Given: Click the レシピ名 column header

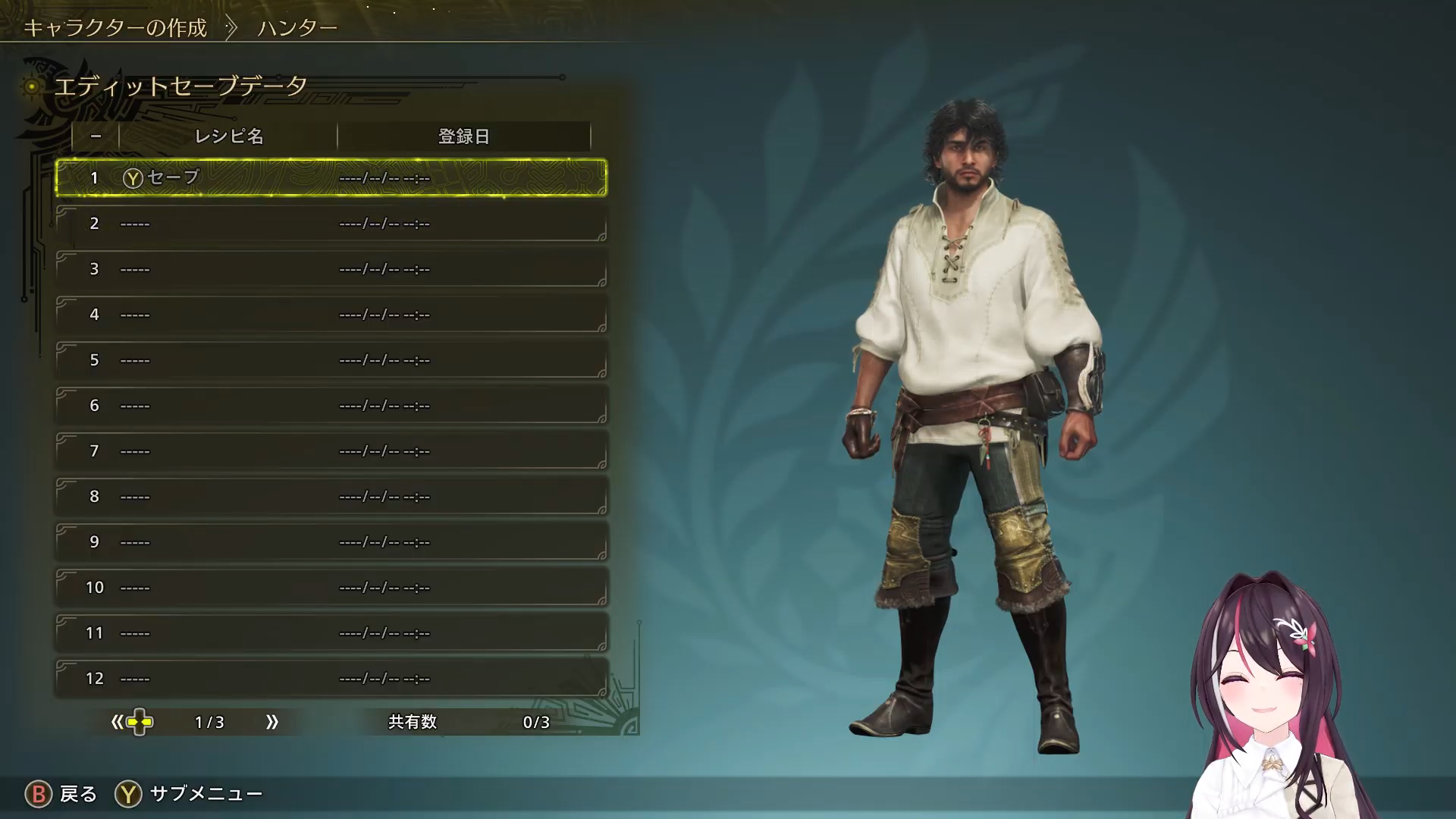Looking at the screenshot, I should tap(228, 136).
